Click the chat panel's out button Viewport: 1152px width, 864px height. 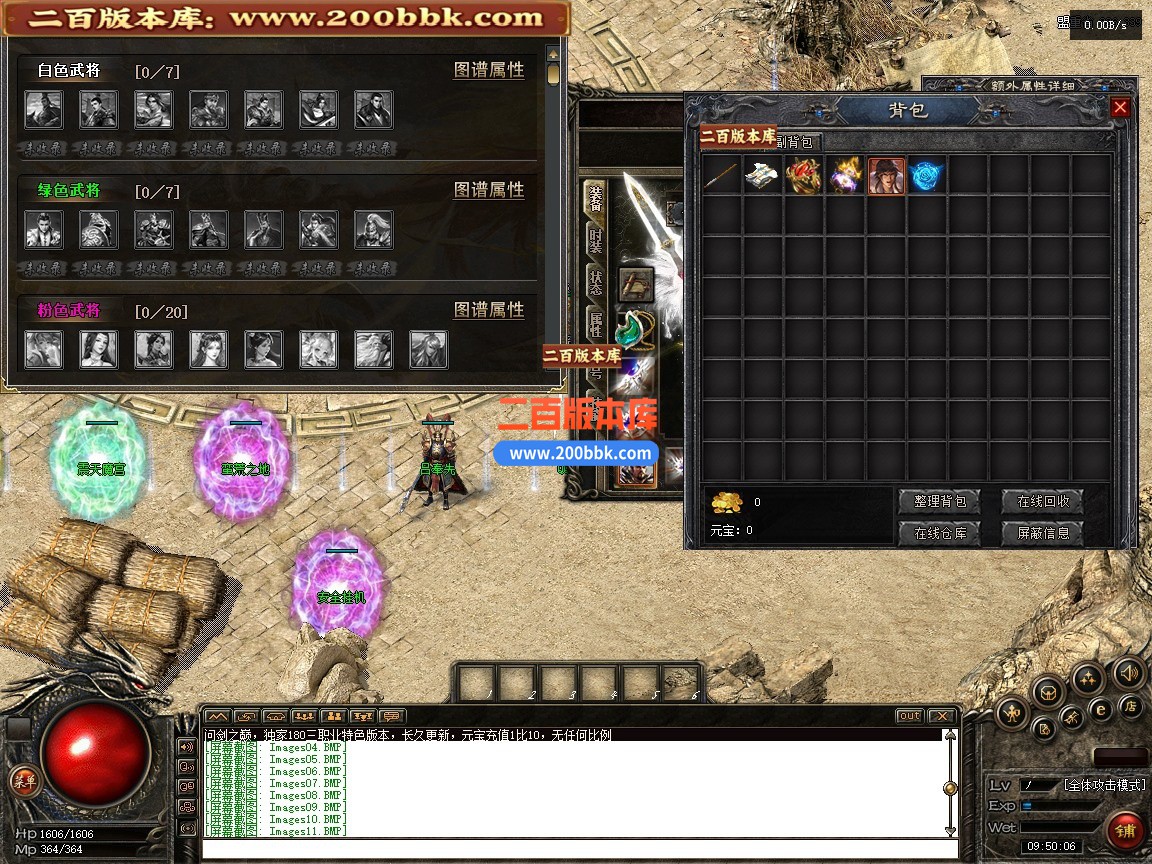point(908,716)
